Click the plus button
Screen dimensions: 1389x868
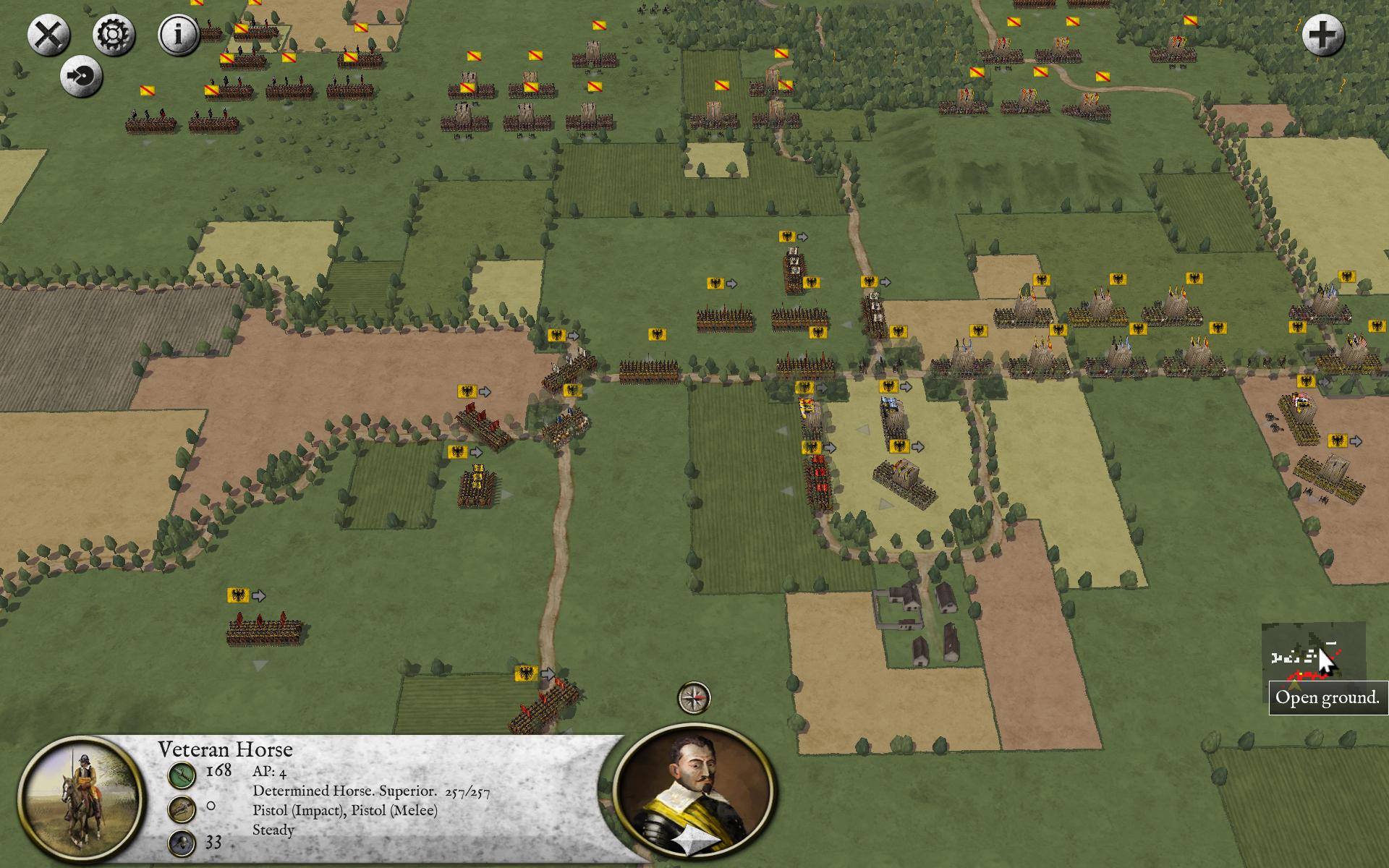coord(1323,35)
